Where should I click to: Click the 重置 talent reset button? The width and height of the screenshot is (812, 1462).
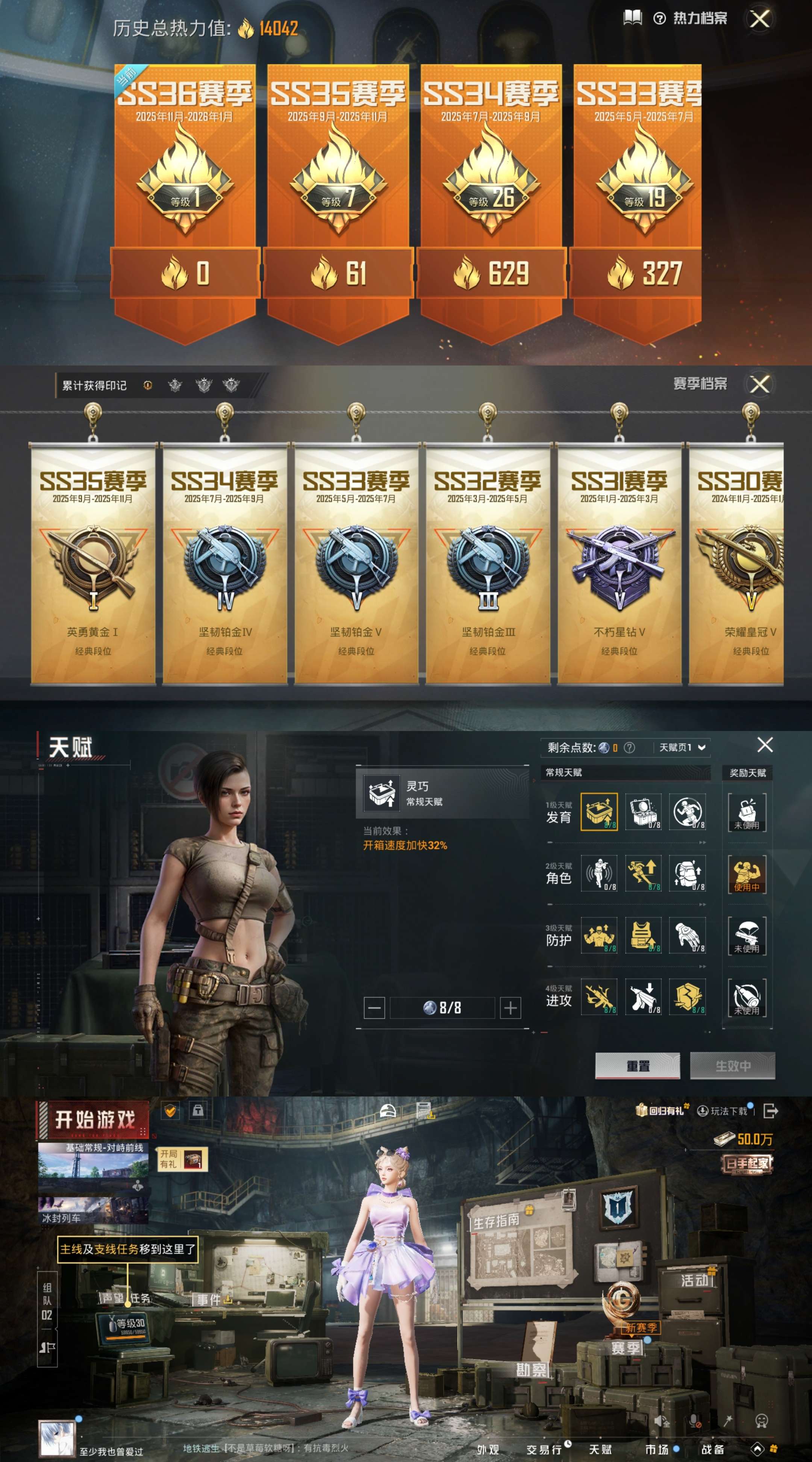click(x=637, y=1066)
